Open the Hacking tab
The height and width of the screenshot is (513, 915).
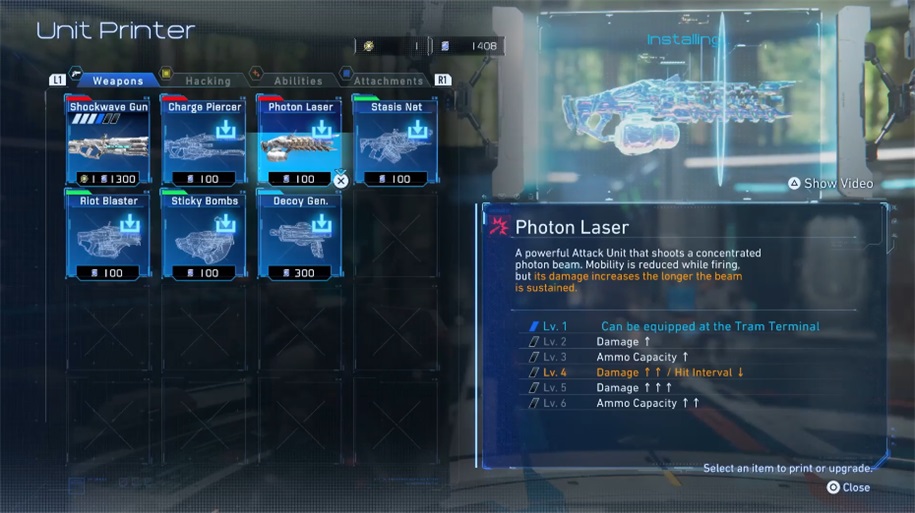(208, 81)
